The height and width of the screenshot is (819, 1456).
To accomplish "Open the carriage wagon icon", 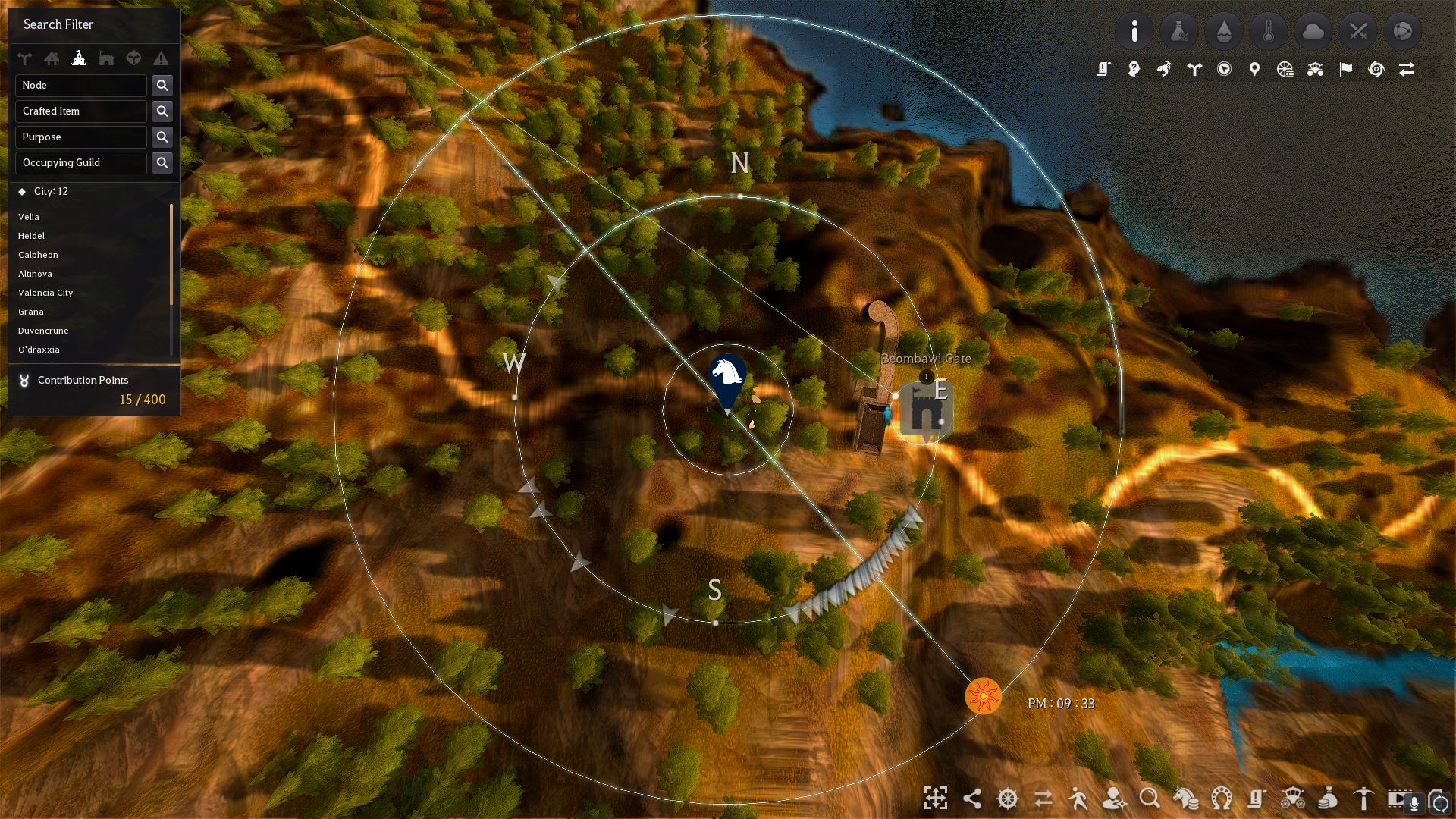I will coord(1294,799).
